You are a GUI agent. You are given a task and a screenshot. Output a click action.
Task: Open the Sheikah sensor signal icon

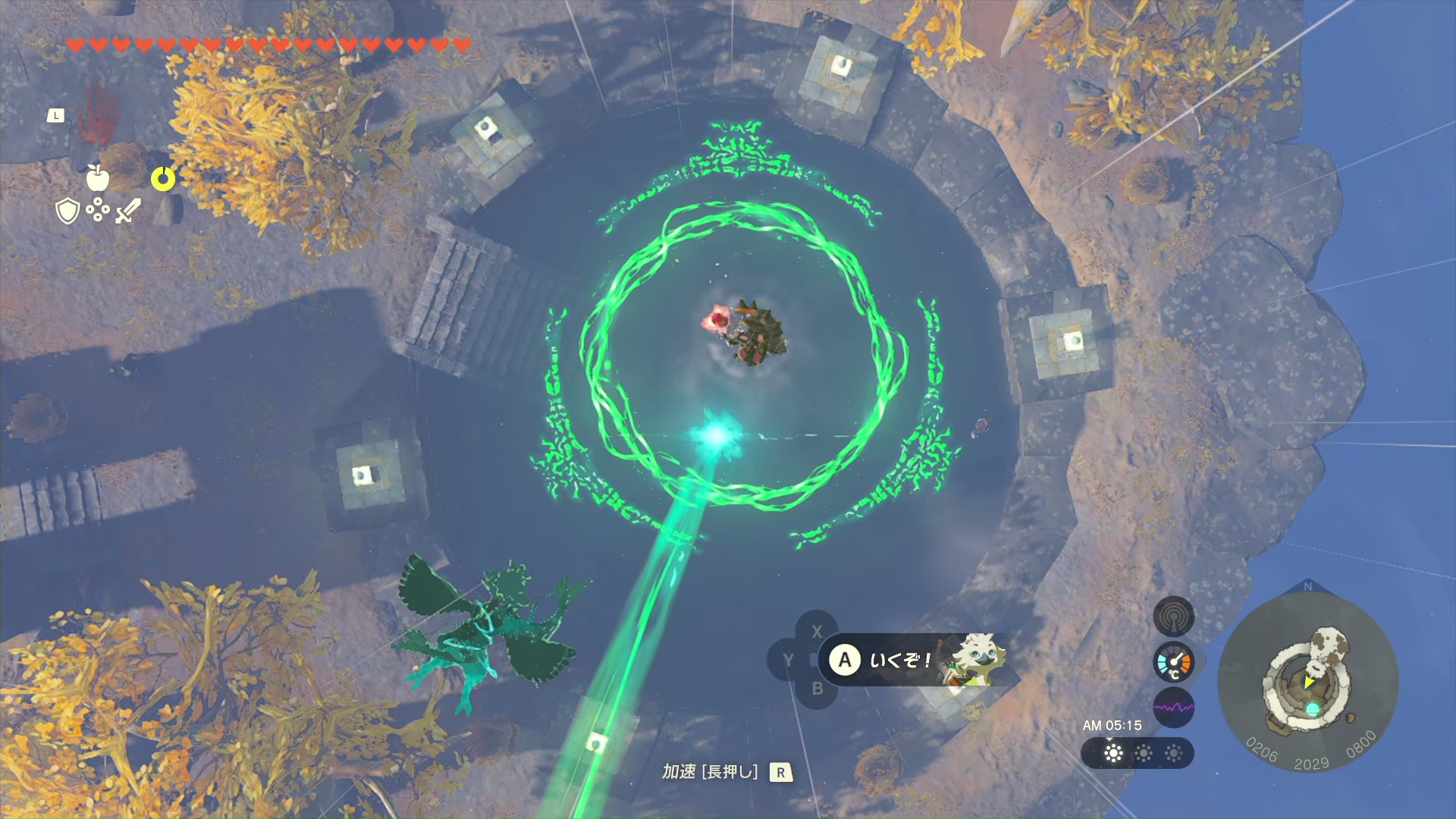(1173, 617)
